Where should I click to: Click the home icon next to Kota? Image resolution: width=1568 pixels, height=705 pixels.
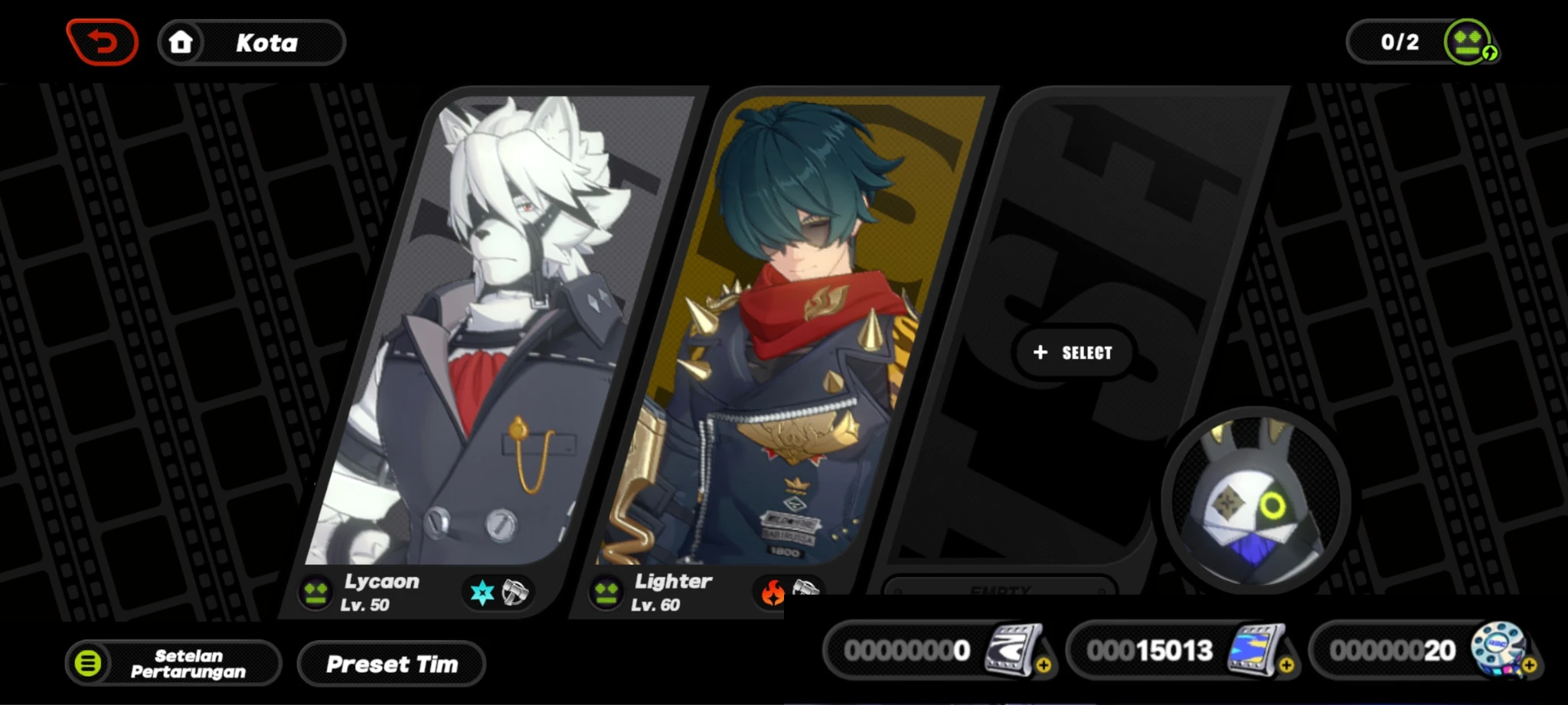coord(182,42)
